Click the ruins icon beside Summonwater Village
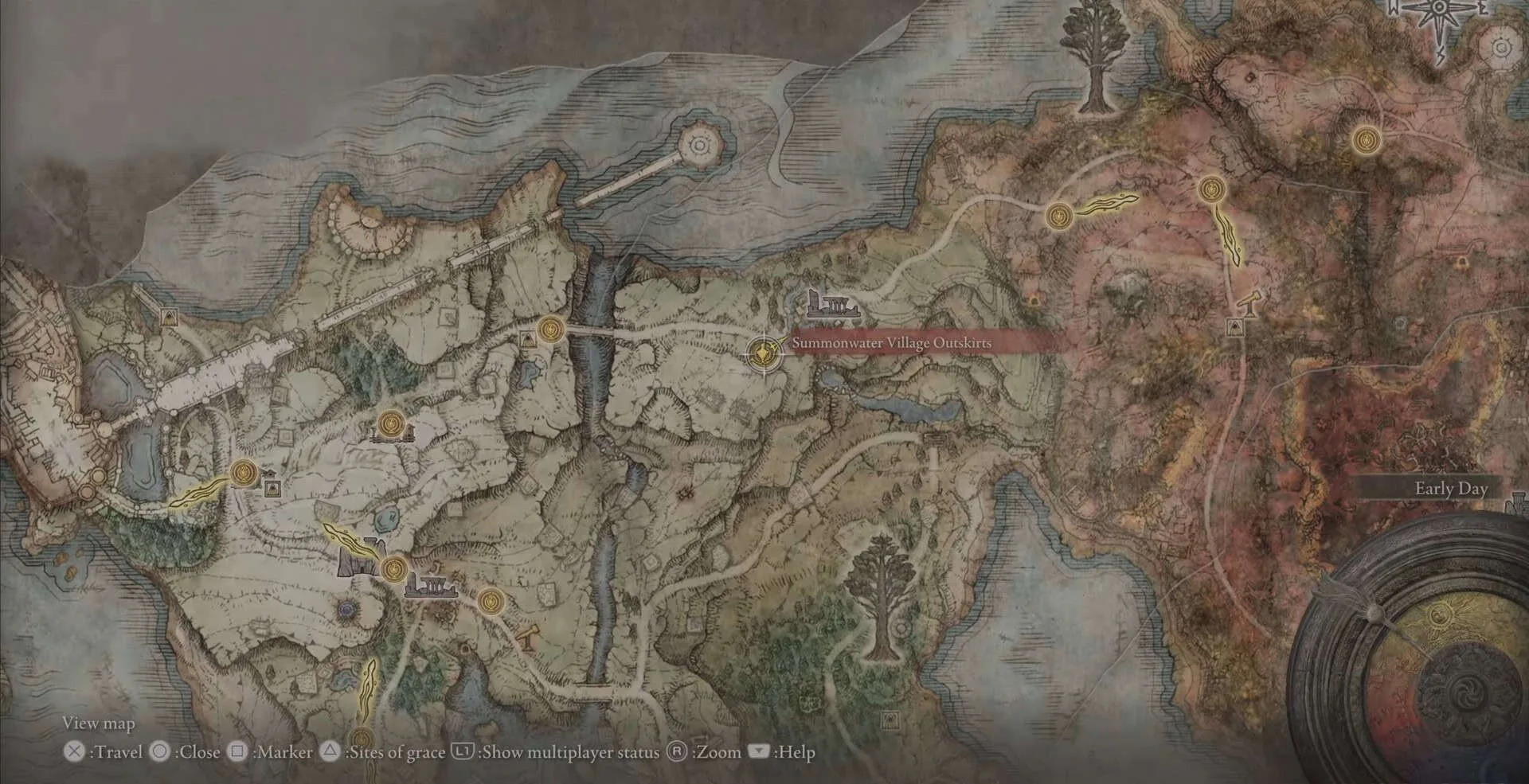Screen dimensions: 1529x784 832,306
